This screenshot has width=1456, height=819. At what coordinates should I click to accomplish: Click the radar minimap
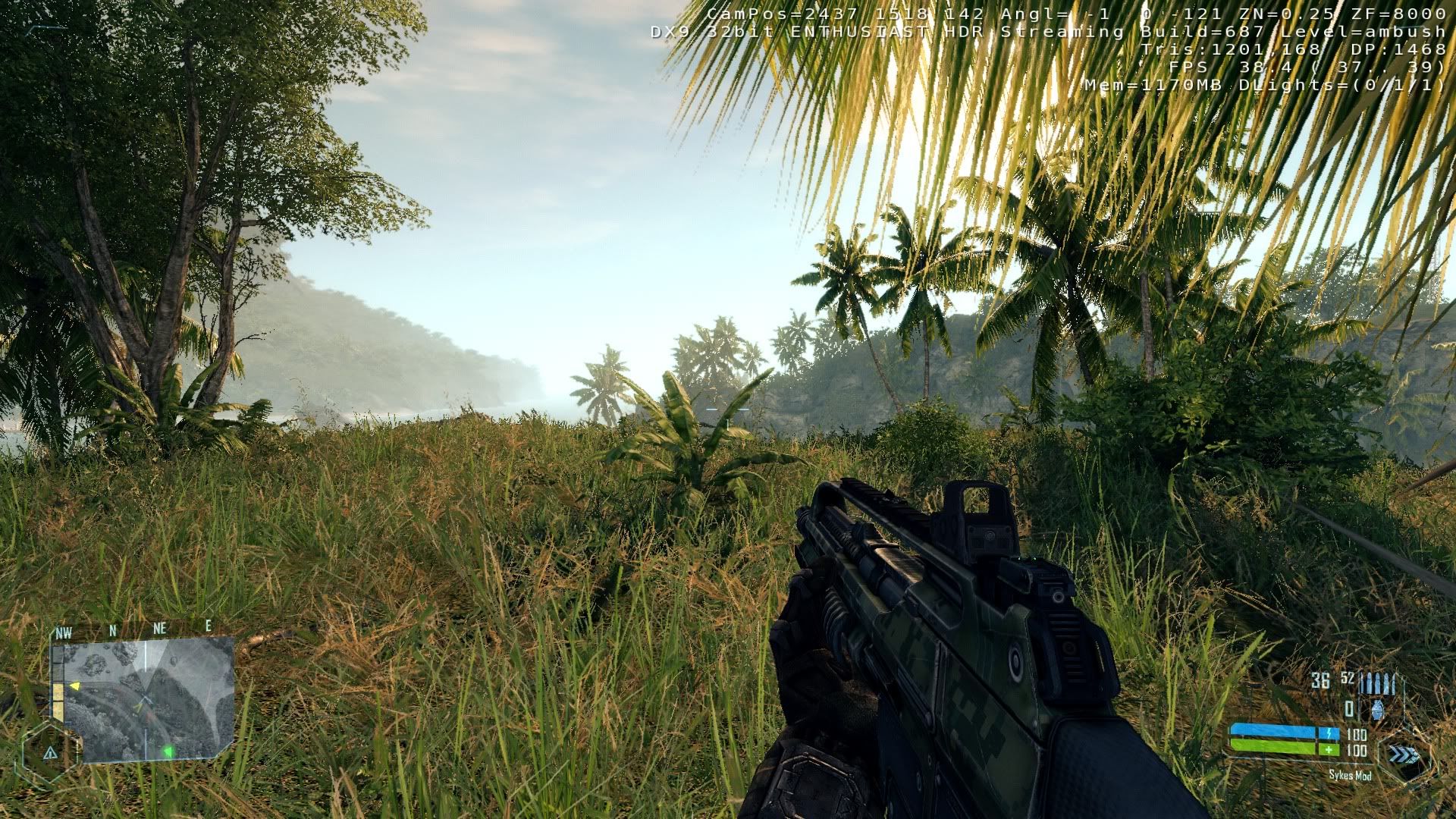(x=149, y=699)
